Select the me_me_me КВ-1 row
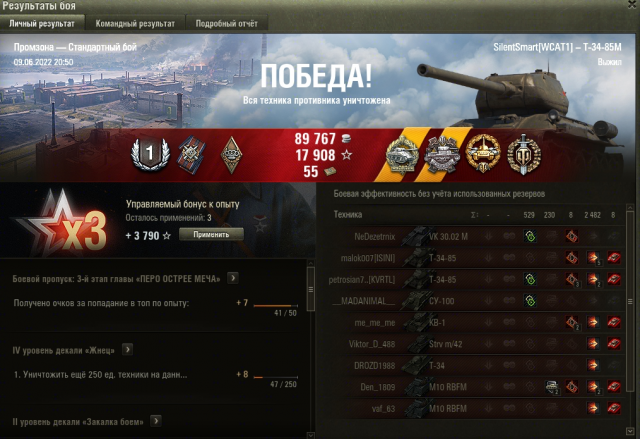This screenshot has width=640, height=439. [470, 323]
